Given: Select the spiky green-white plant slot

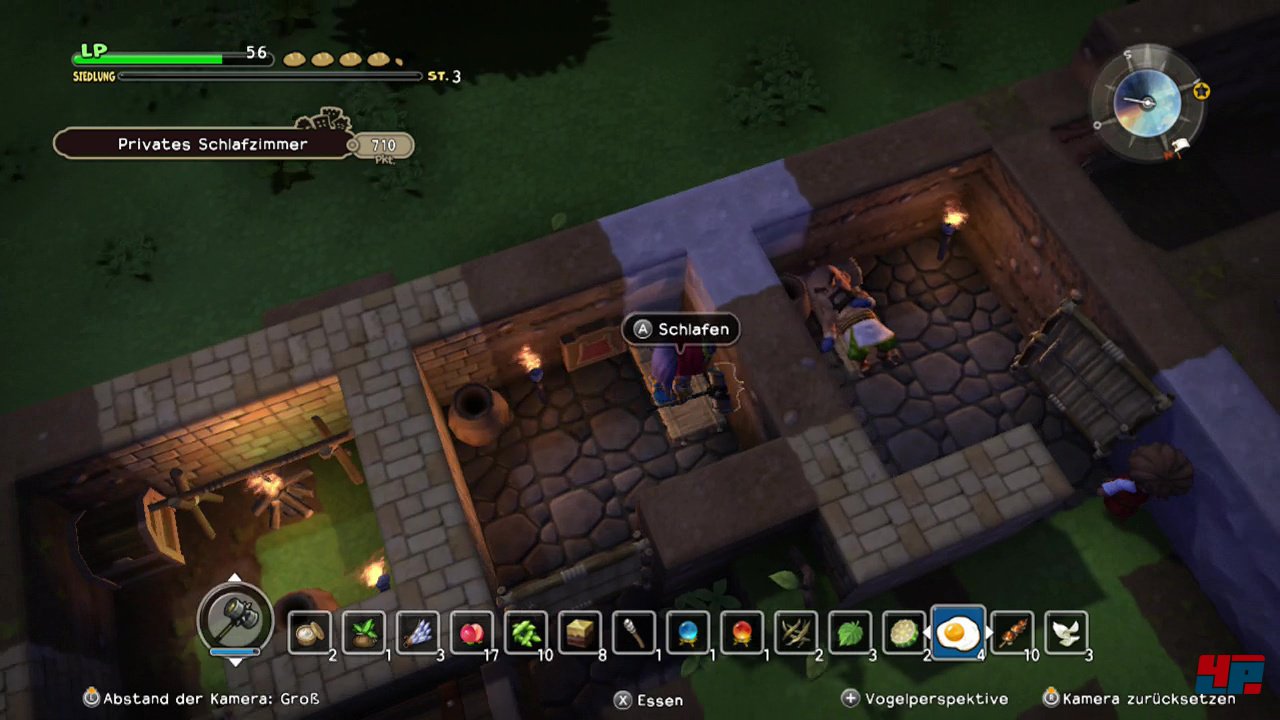Looking at the screenshot, I should (904, 632).
